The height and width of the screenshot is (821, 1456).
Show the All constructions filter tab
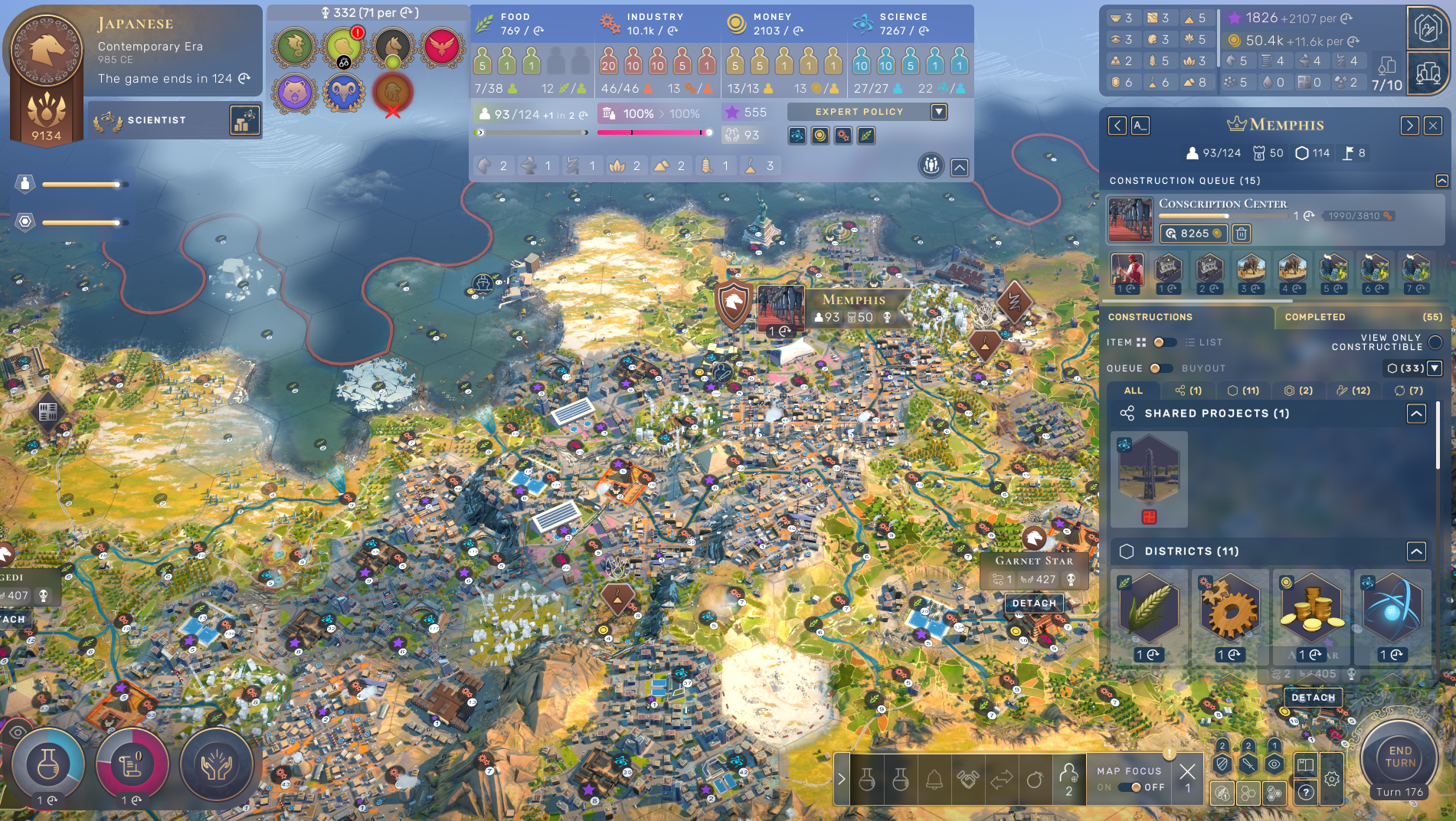tap(1134, 391)
